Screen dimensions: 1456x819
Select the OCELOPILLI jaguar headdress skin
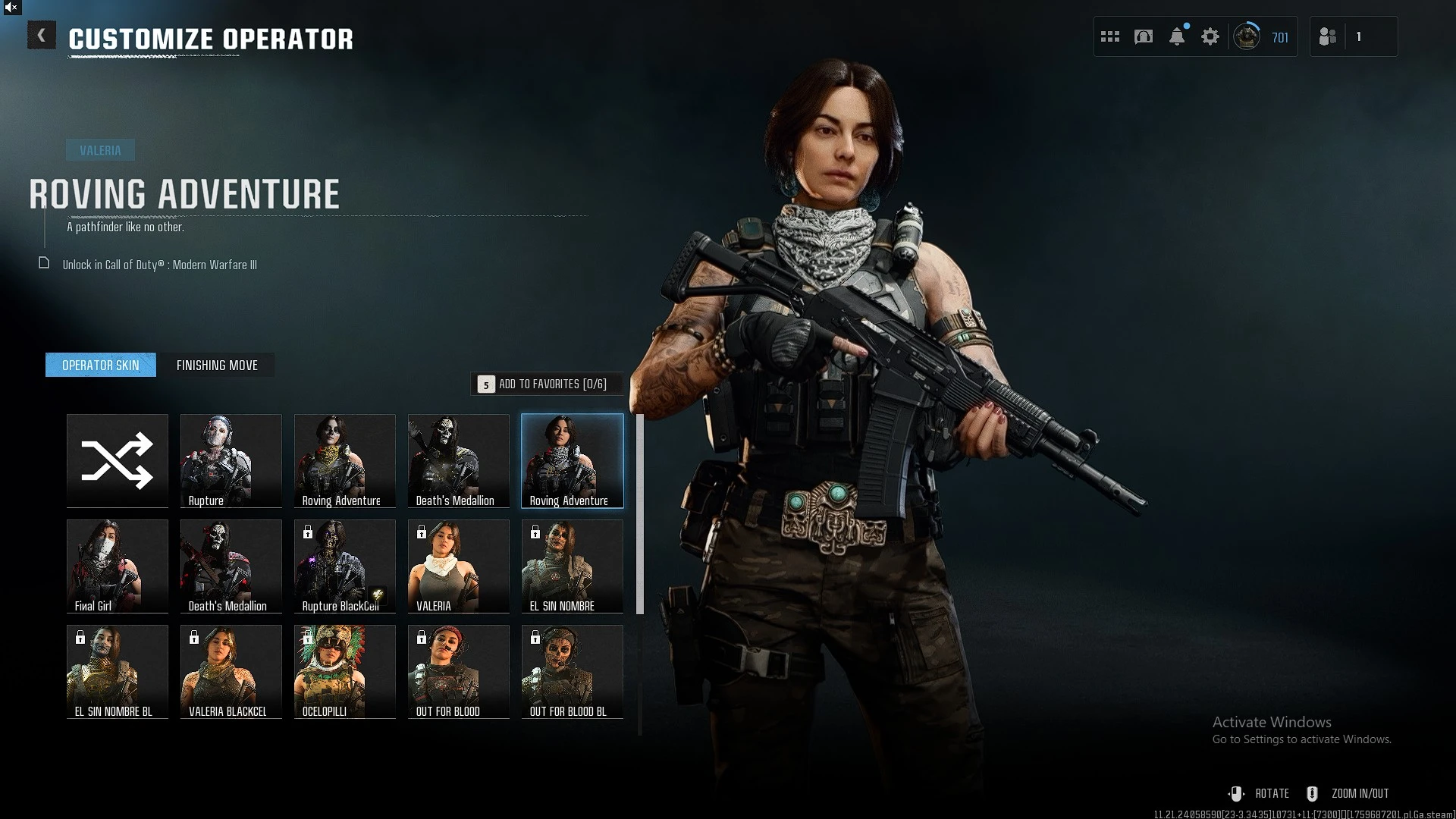point(345,671)
